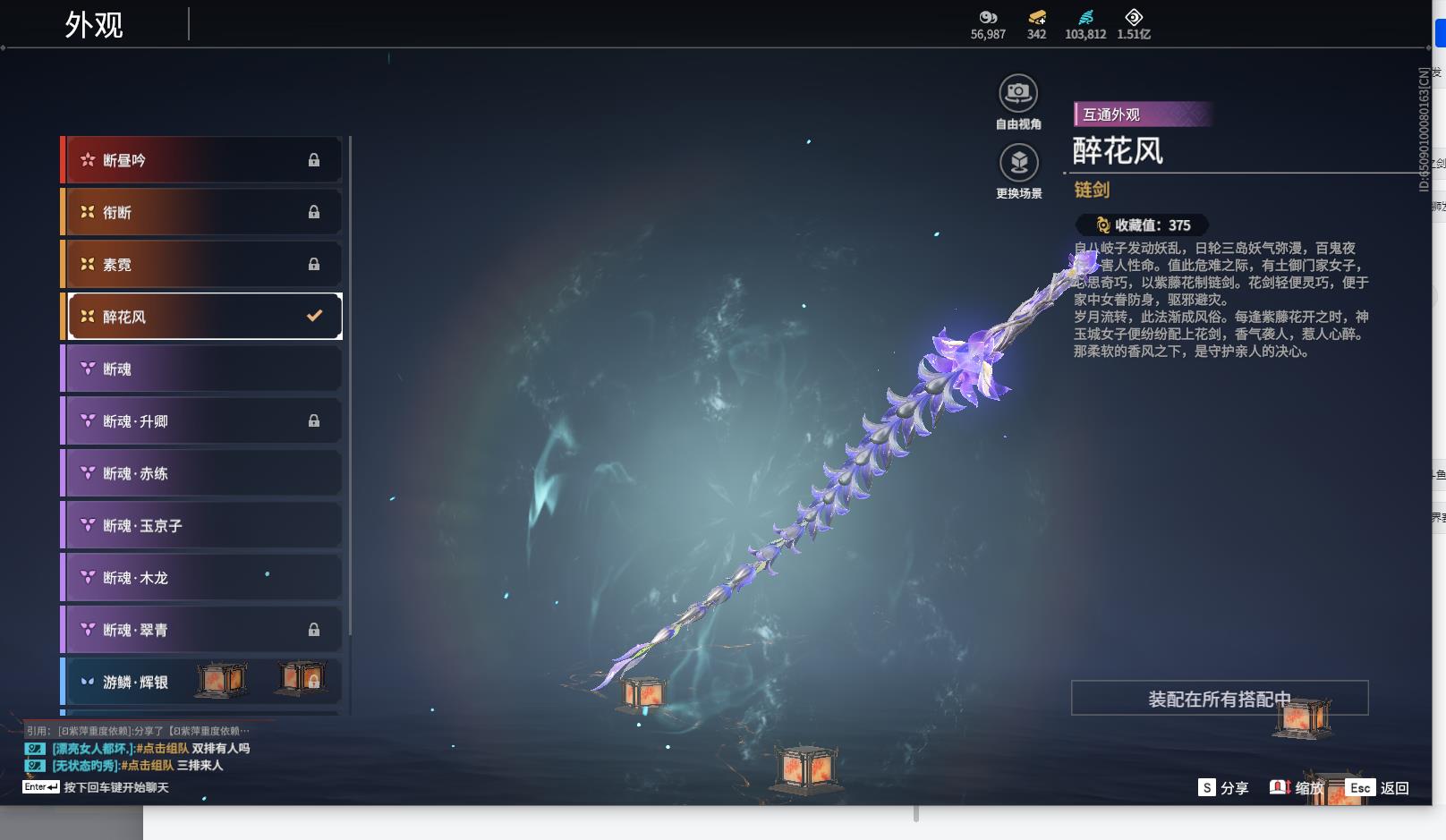This screenshot has height=840, width=1446.
Task: Click the 装配在所有搭配中 button
Action: 1219,699
